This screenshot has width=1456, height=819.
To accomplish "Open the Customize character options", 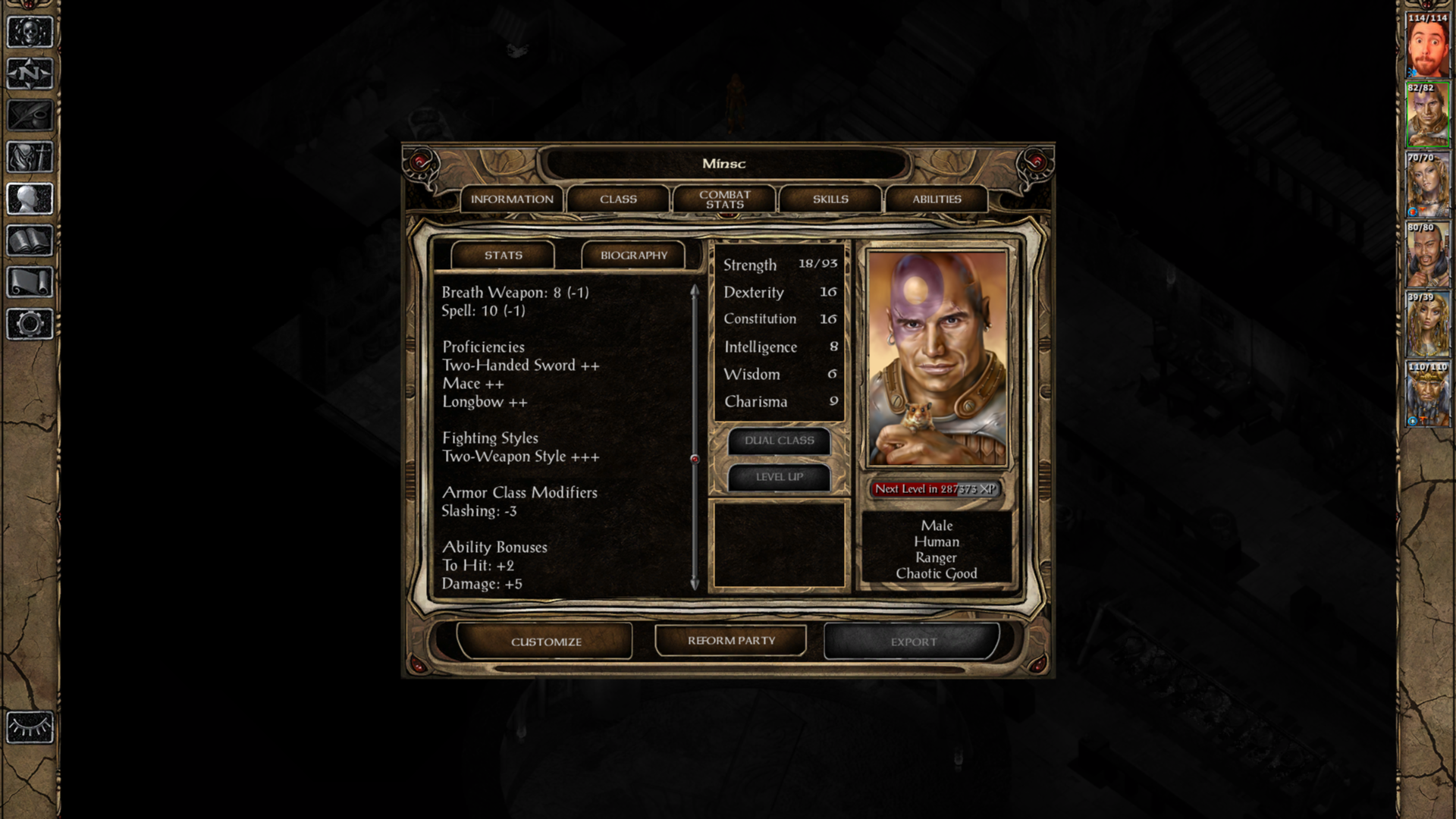I will (545, 642).
